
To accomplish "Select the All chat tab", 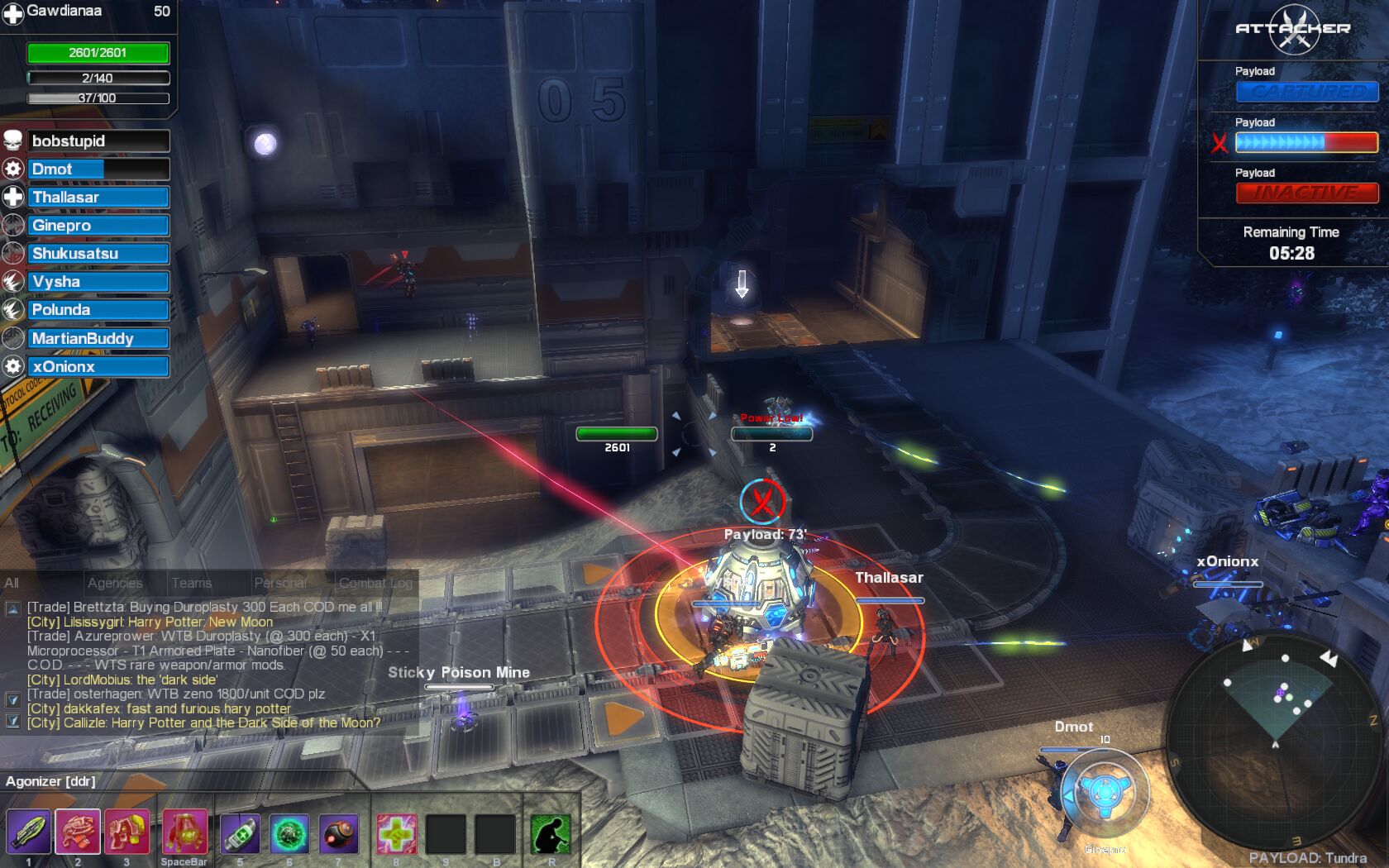I will pos(12,583).
